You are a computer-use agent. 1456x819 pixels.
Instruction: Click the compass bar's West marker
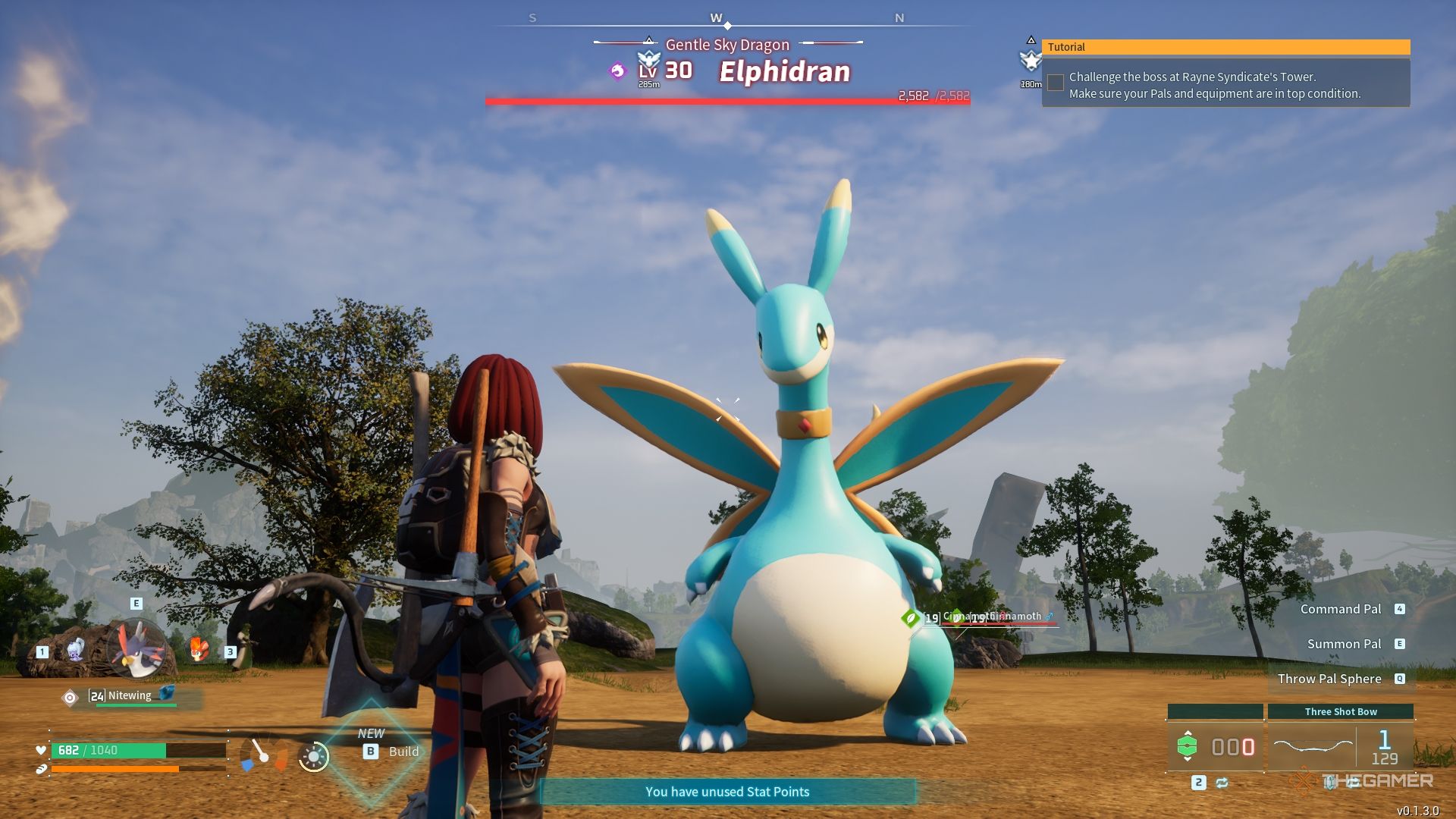[x=716, y=18]
